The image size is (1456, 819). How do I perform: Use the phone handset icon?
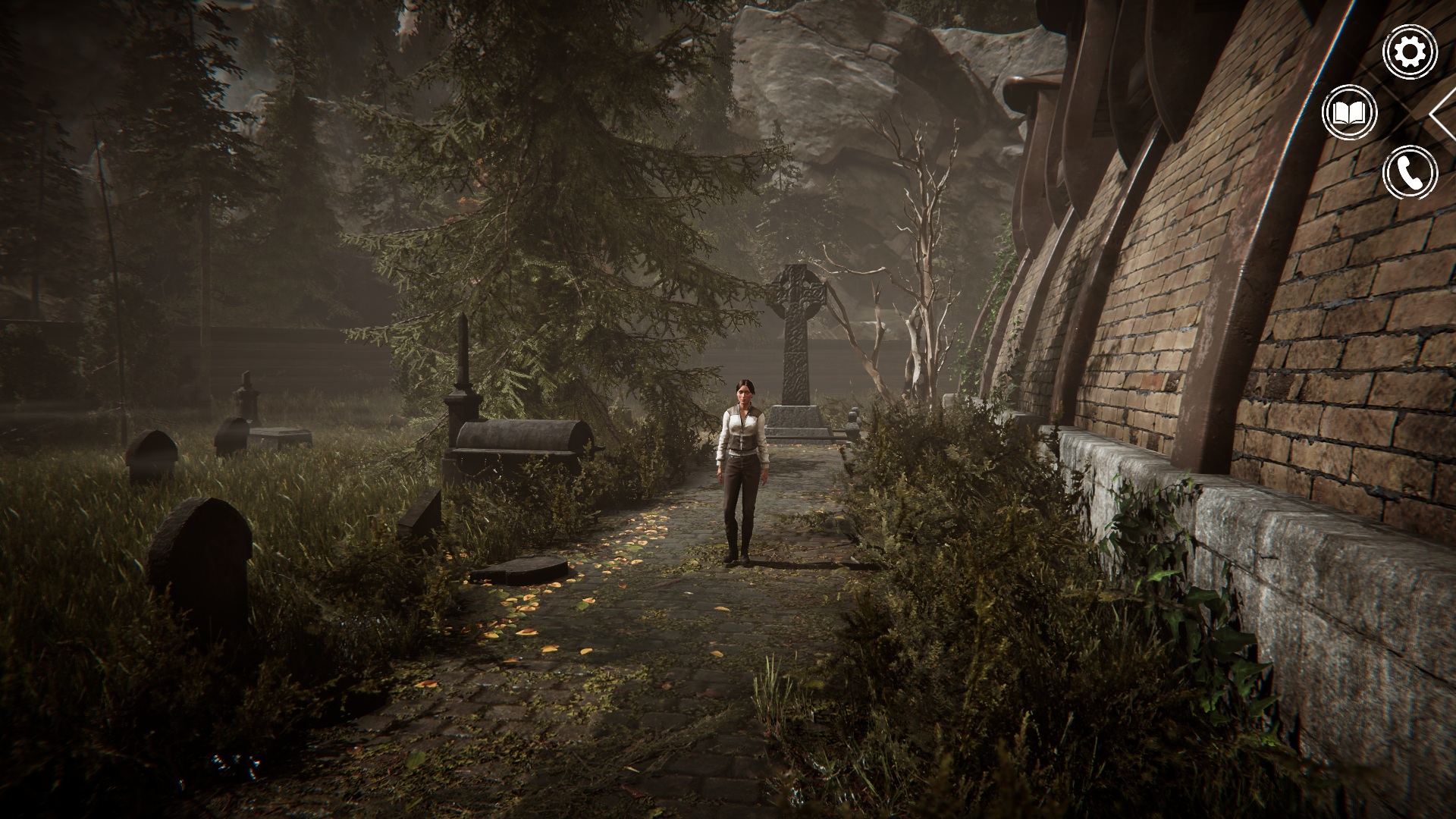point(1410,174)
